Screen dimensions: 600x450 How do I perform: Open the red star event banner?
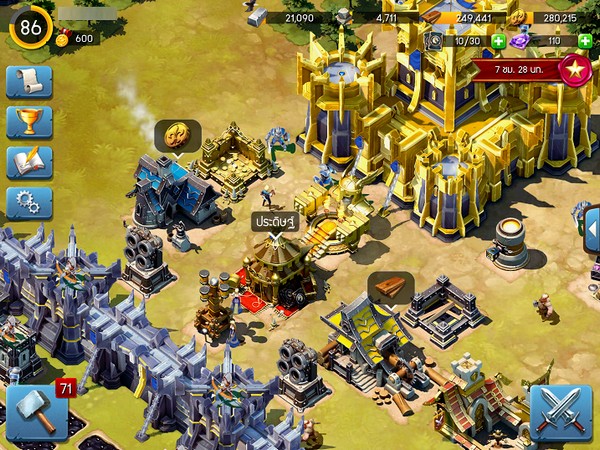point(574,70)
